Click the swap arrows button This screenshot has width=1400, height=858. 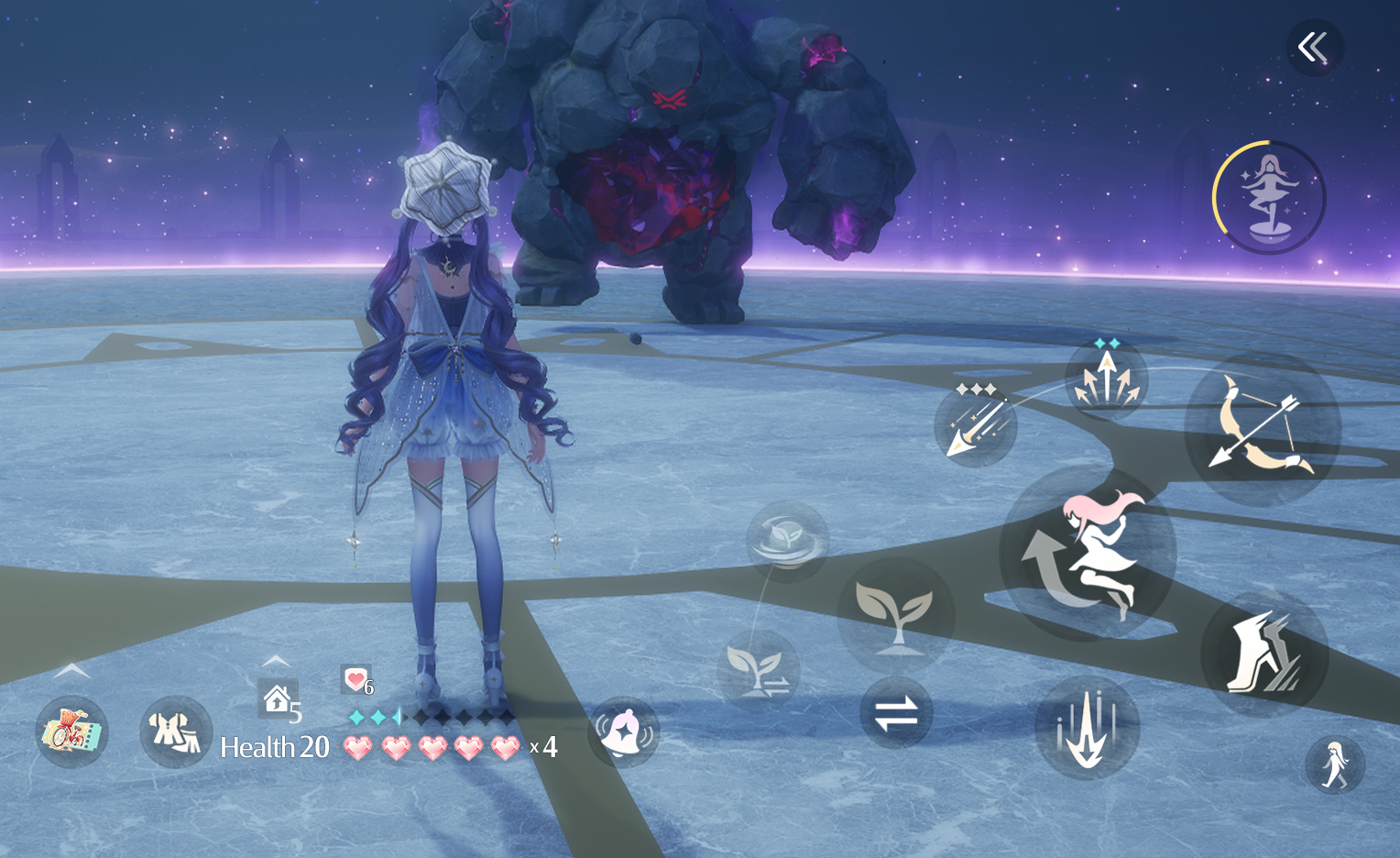click(x=896, y=713)
